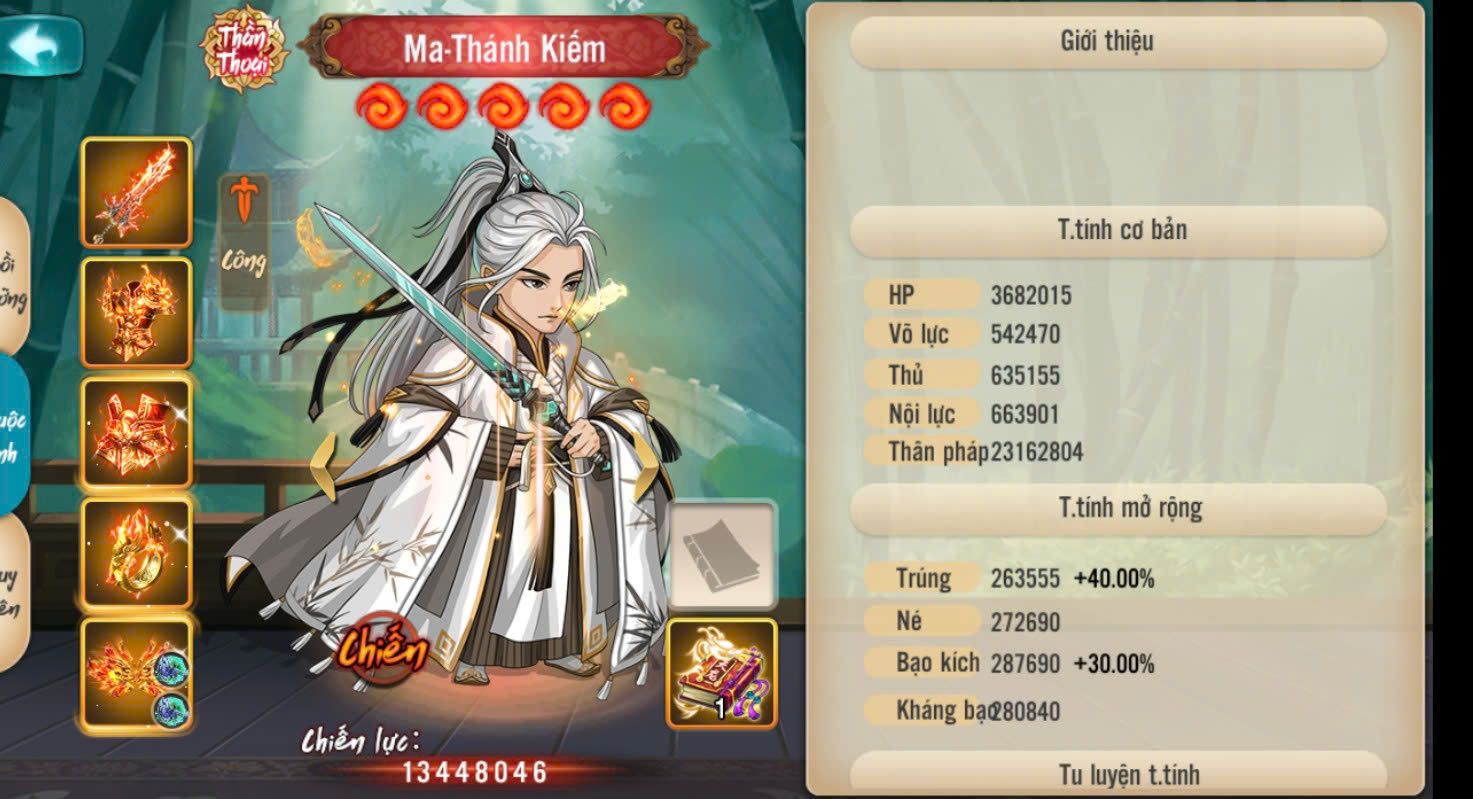Select the red martial arts book slot

tap(722, 673)
